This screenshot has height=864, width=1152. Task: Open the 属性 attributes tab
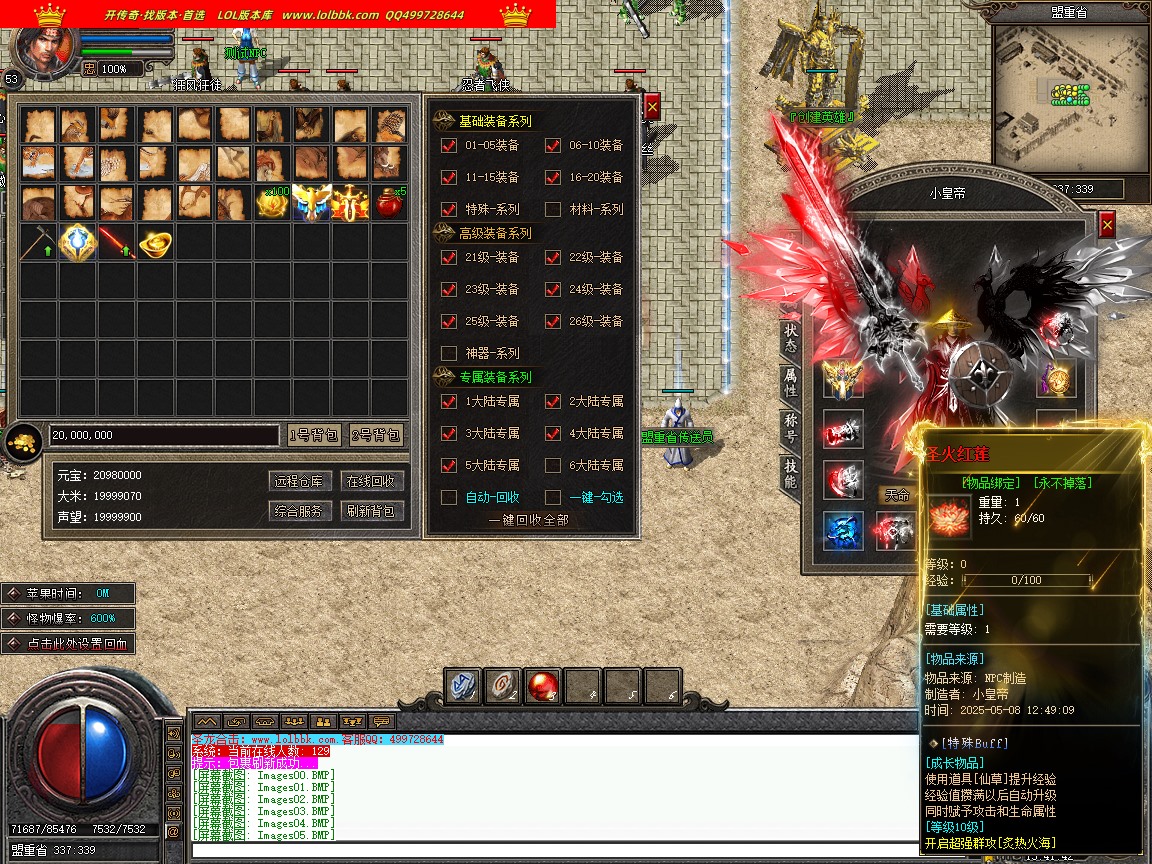point(791,382)
